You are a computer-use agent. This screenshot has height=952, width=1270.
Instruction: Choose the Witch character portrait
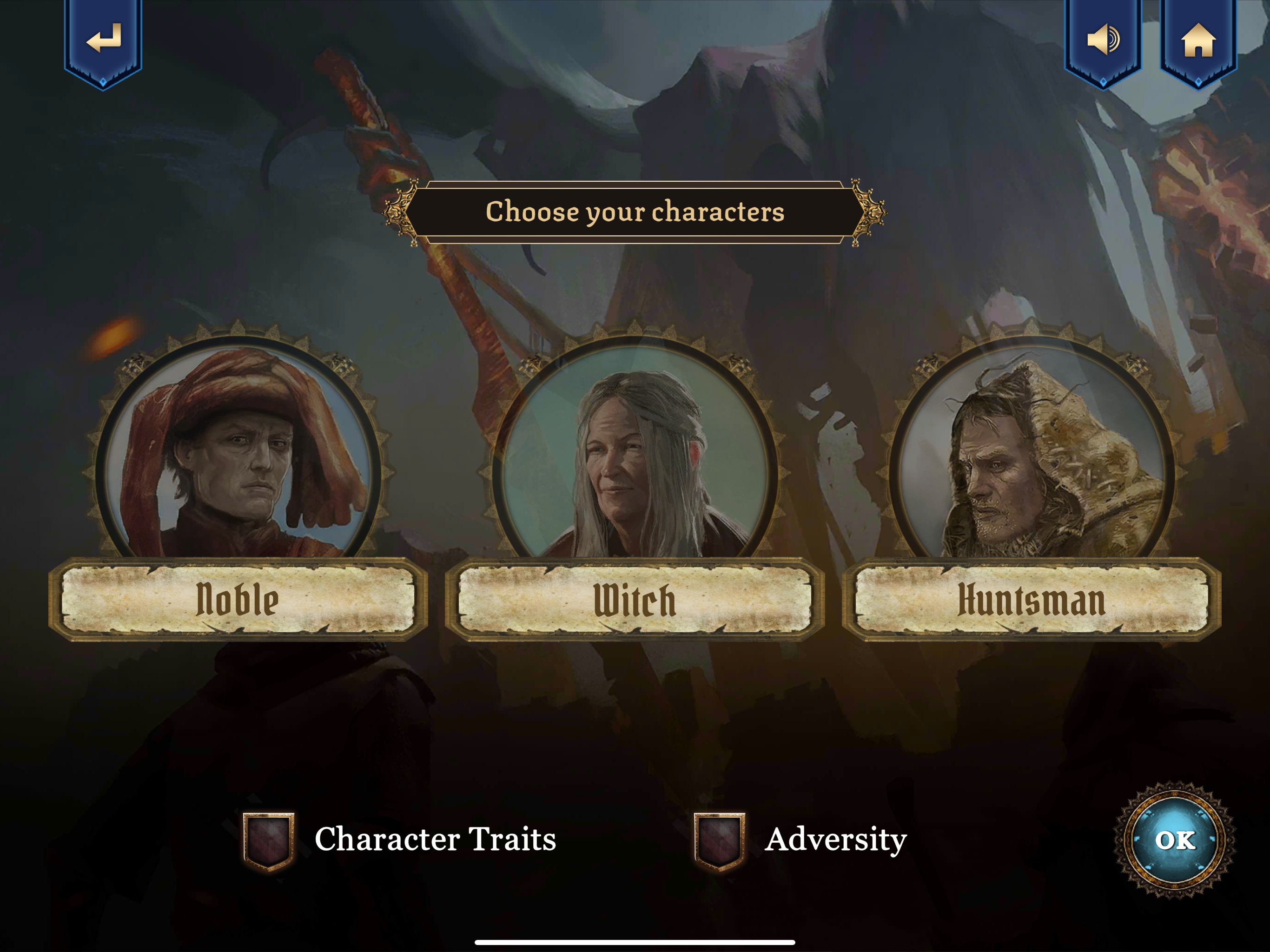pyautogui.click(x=635, y=454)
